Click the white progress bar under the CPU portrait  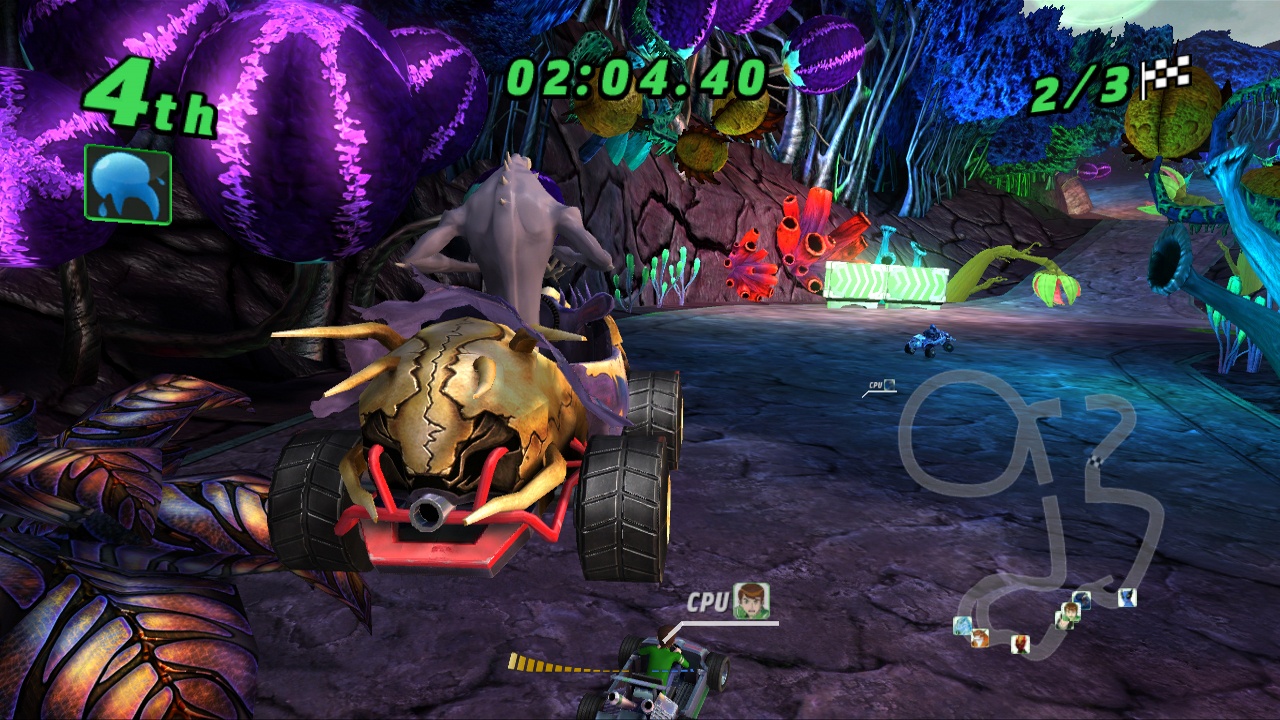tap(730, 623)
